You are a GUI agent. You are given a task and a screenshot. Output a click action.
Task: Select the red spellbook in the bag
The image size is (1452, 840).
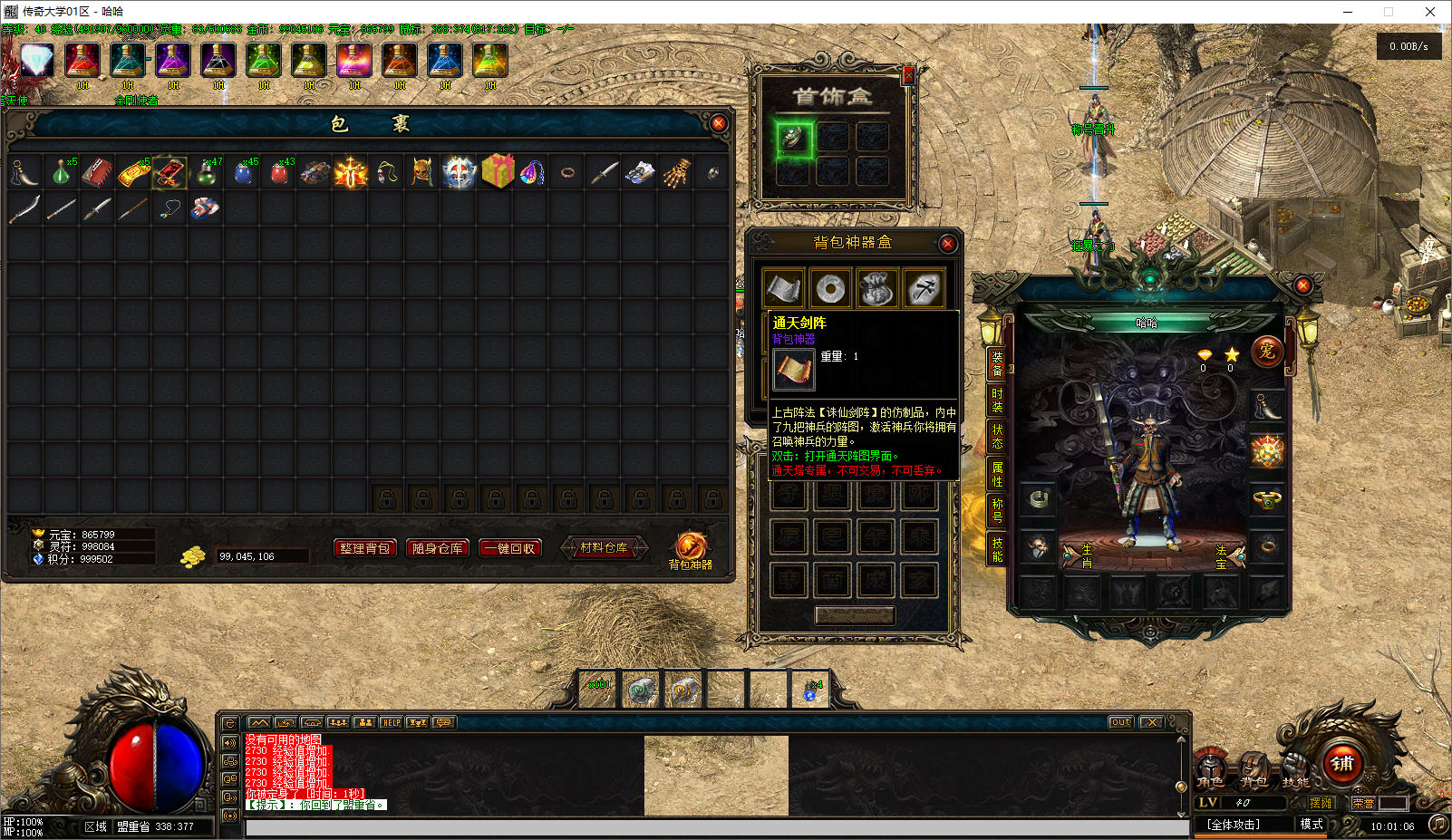(97, 172)
